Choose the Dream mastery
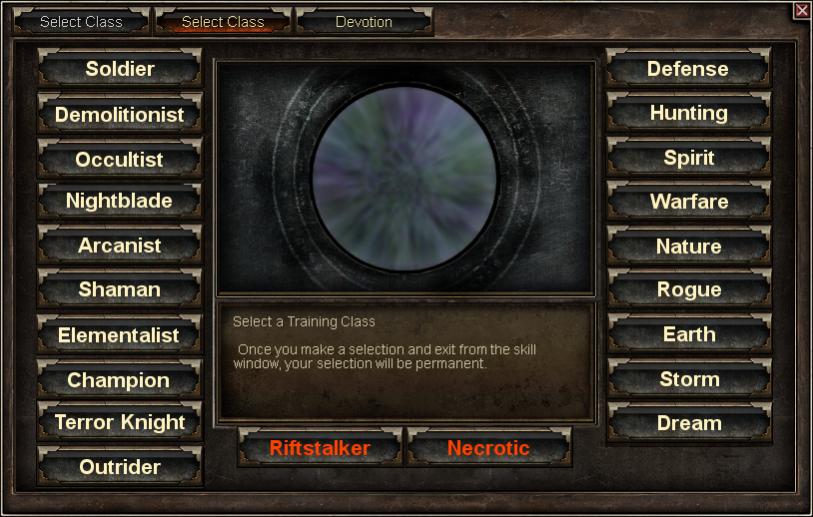Image resolution: width=813 pixels, height=517 pixels. (x=688, y=424)
